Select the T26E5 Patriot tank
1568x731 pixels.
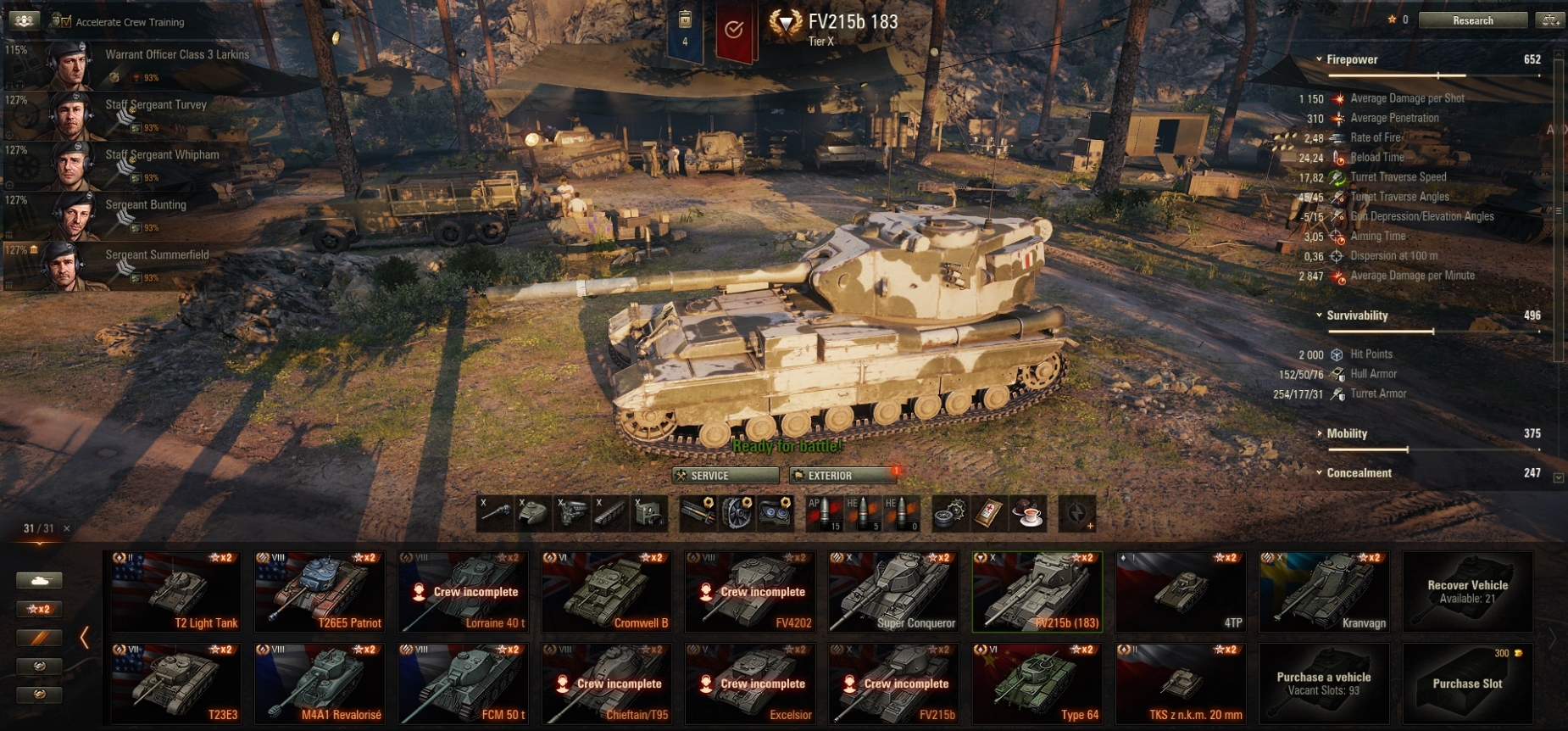(320, 592)
